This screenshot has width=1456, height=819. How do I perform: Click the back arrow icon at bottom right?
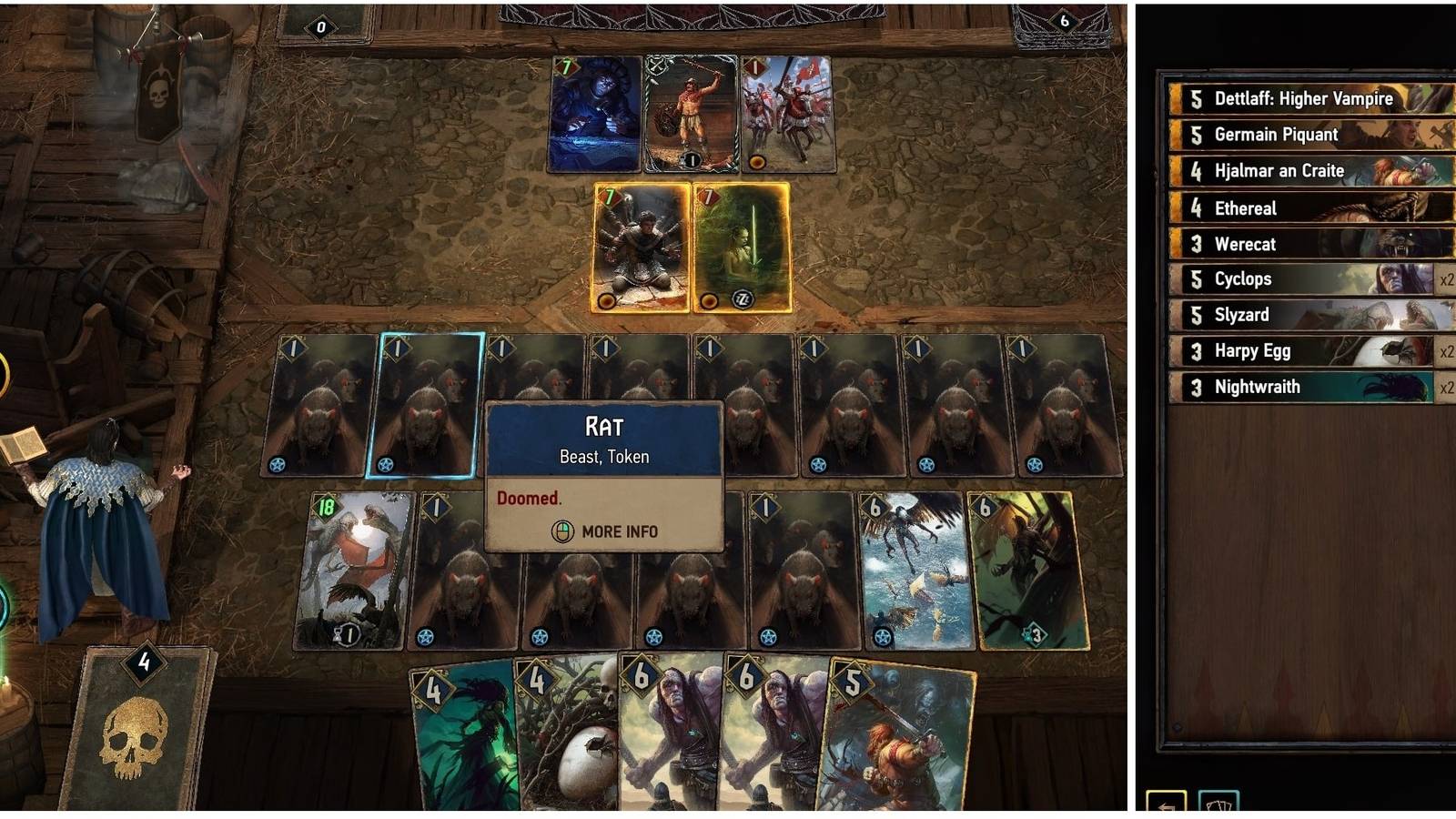click(x=1165, y=805)
